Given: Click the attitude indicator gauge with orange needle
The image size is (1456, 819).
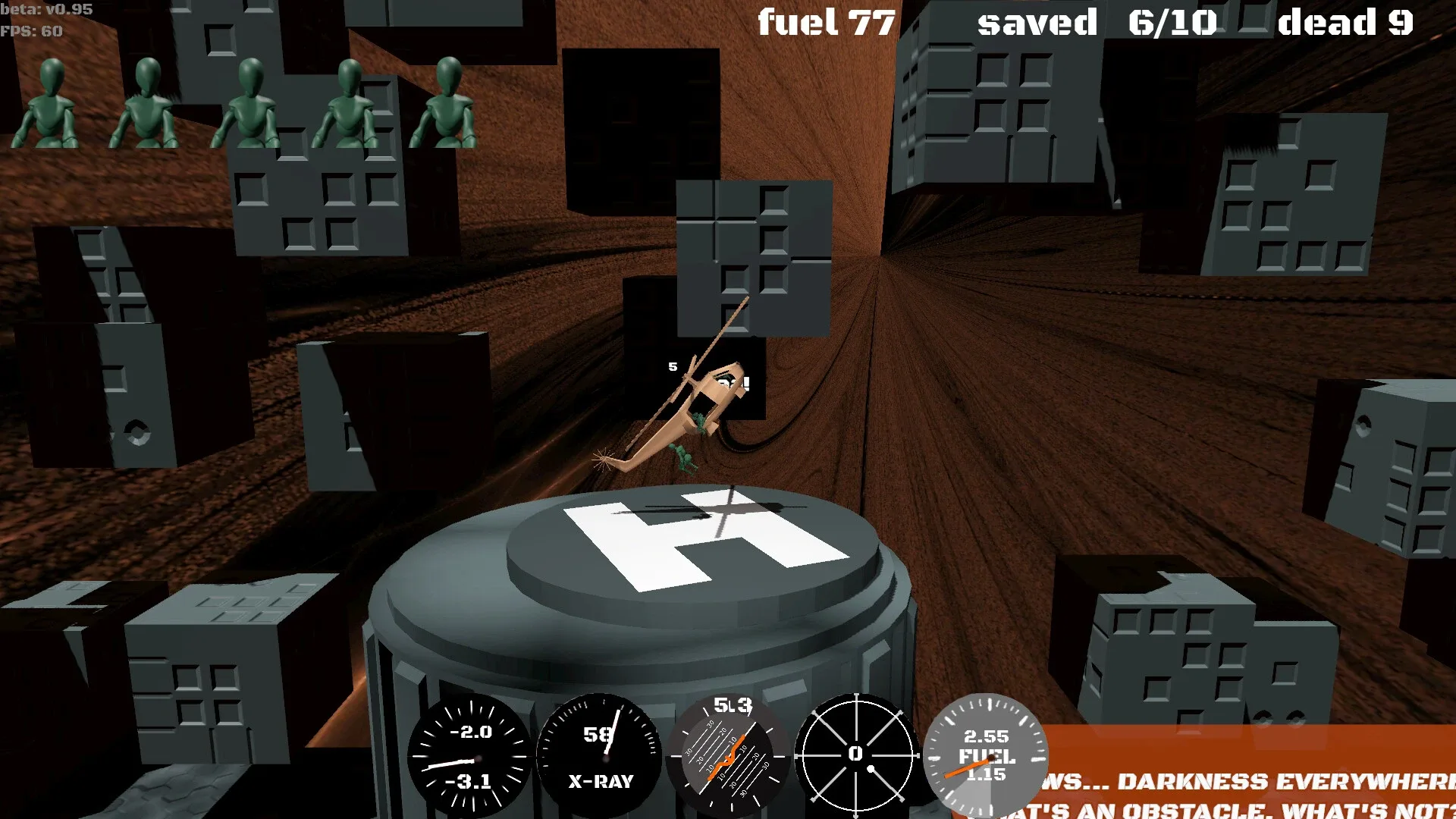Looking at the screenshot, I should click(x=732, y=755).
